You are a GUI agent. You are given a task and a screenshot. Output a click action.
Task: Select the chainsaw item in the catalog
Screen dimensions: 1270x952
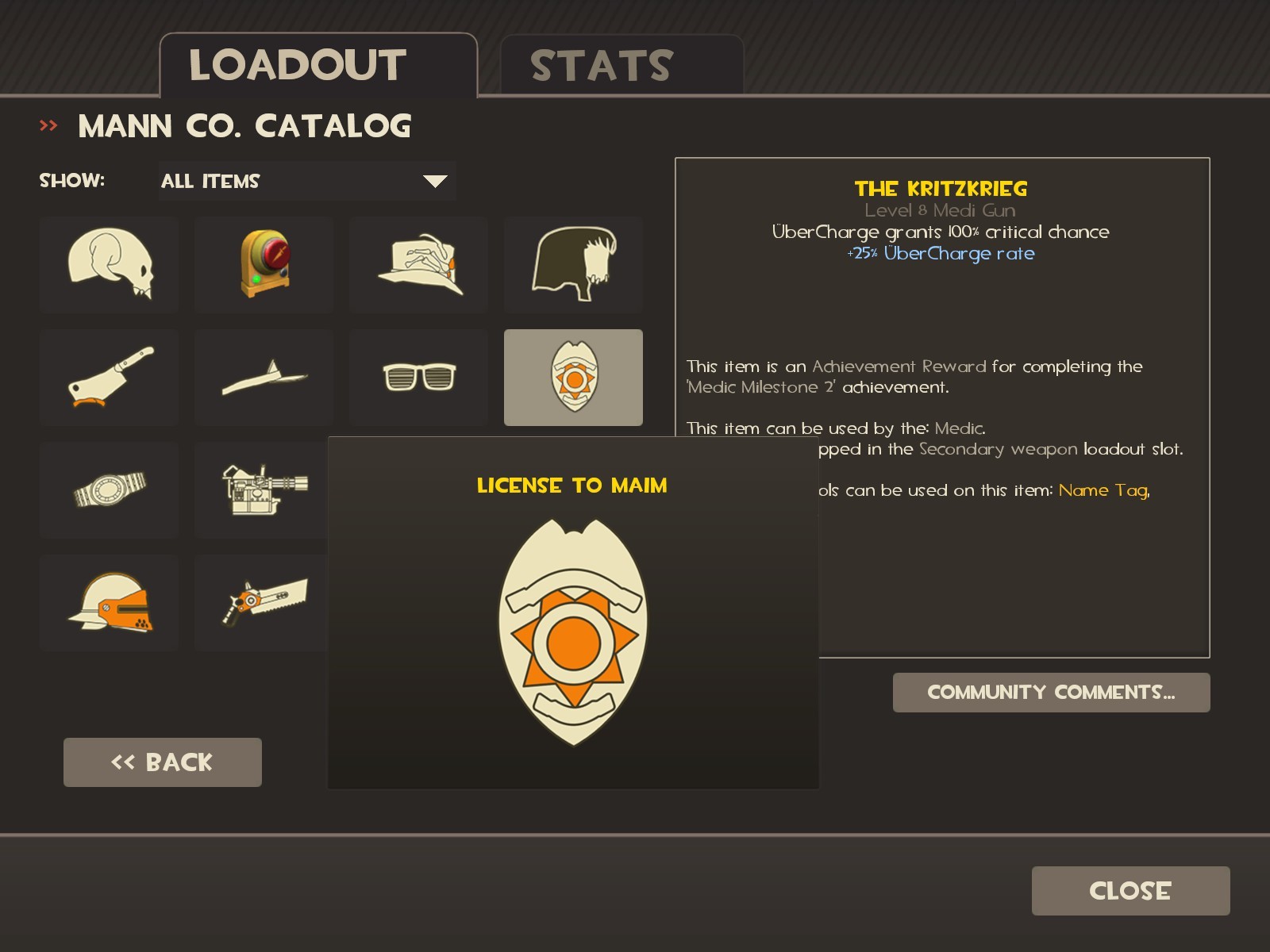tap(264, 603)
